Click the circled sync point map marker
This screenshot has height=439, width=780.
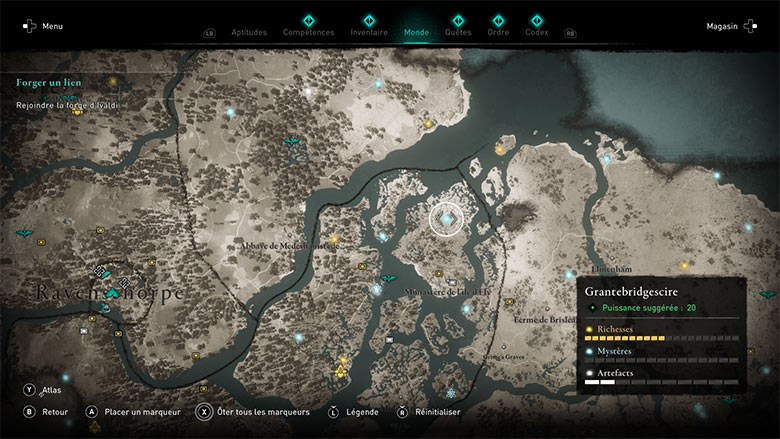tap(447, 217)
